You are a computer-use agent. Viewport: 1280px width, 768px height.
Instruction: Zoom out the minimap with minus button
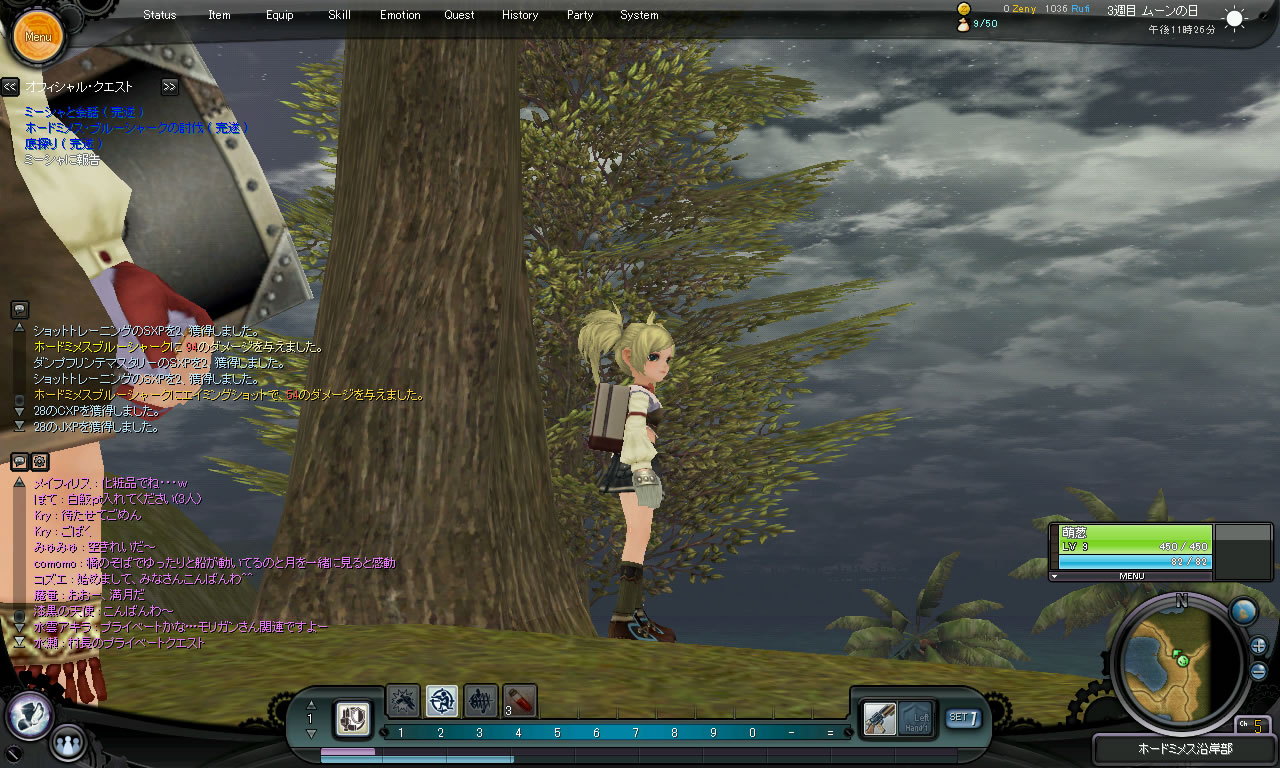[1259, 671]
